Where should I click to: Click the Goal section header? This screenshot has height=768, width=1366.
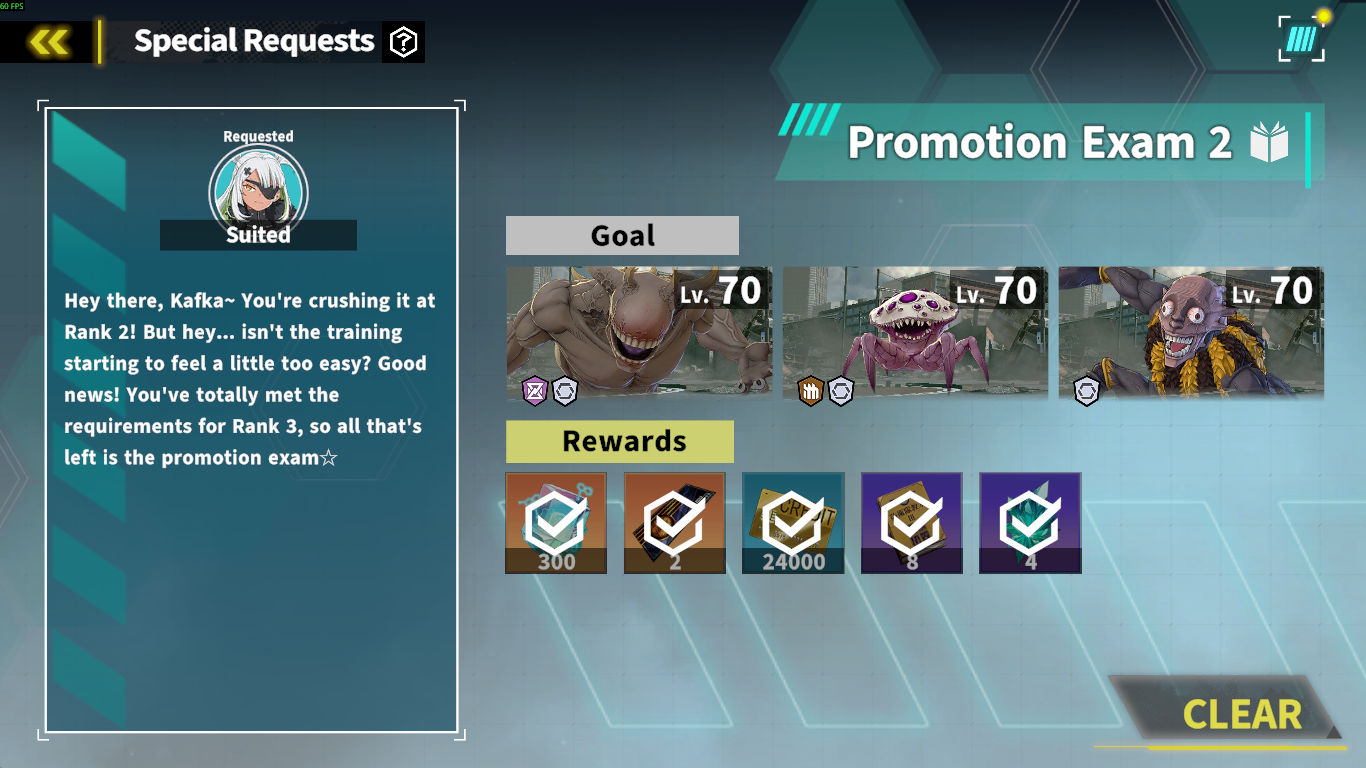click(x=622, y=235)
